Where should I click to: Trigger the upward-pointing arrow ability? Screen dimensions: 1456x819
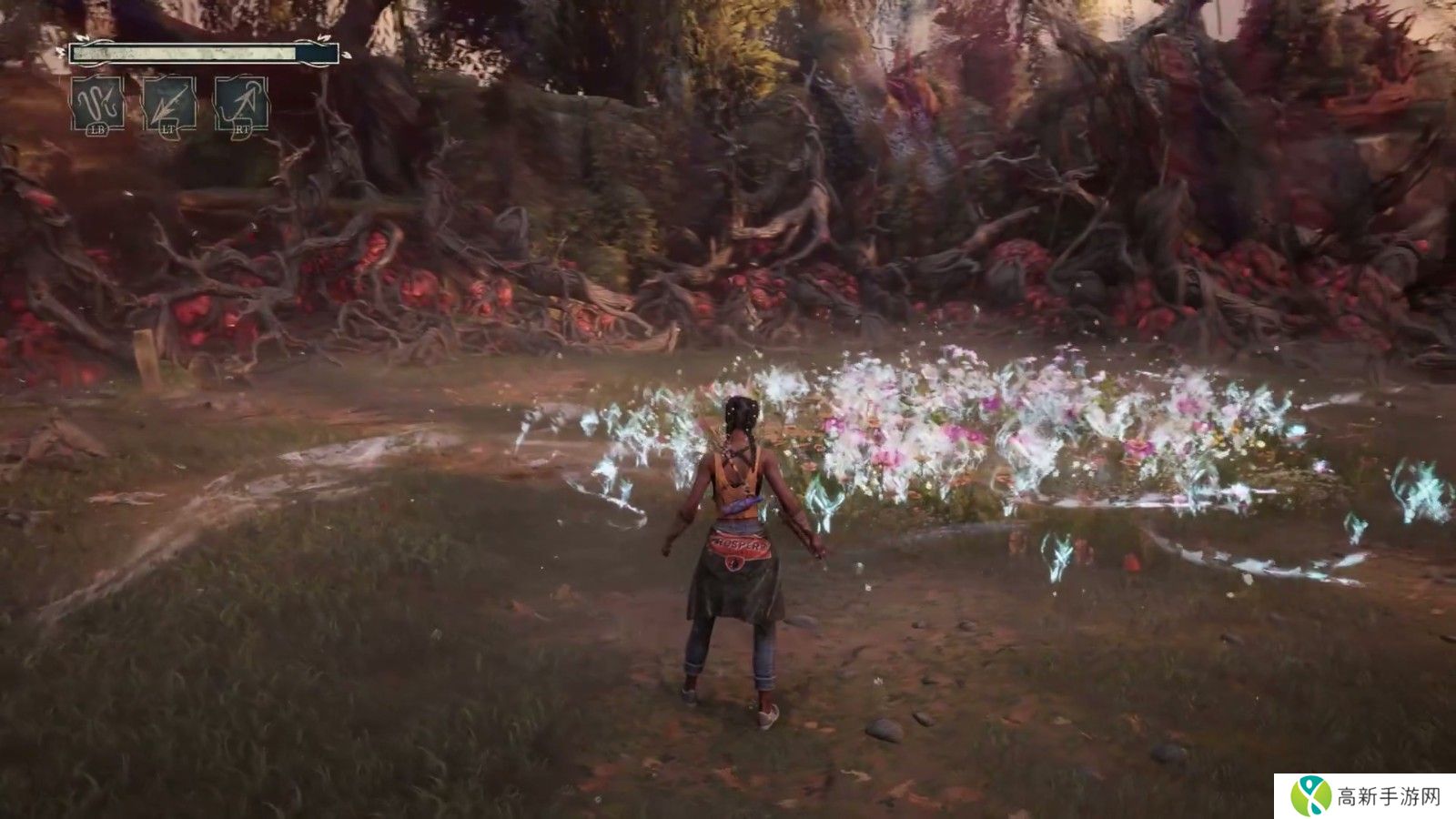pyautogui.click(x=241, y=103)
